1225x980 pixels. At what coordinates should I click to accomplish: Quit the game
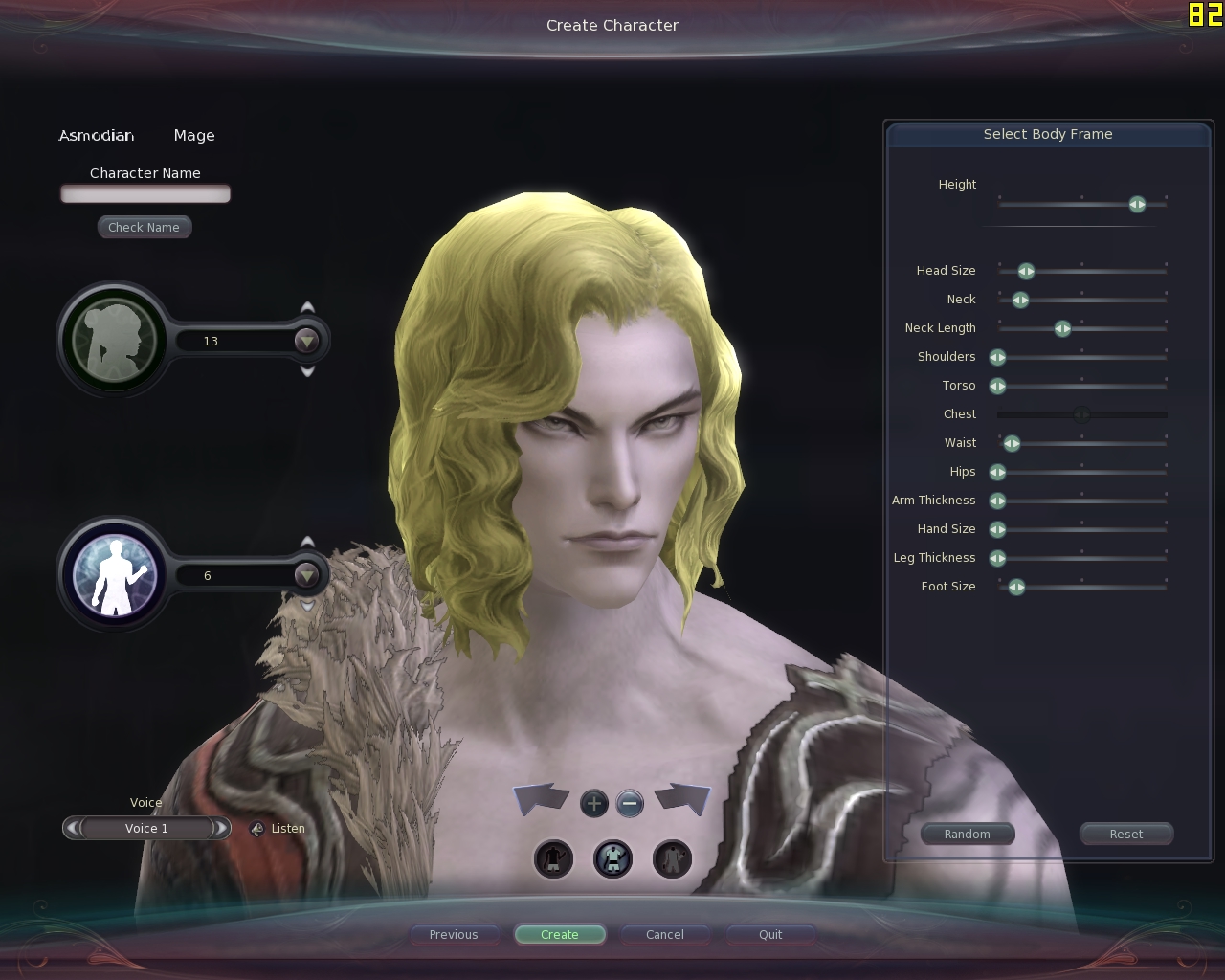point(770,935)
